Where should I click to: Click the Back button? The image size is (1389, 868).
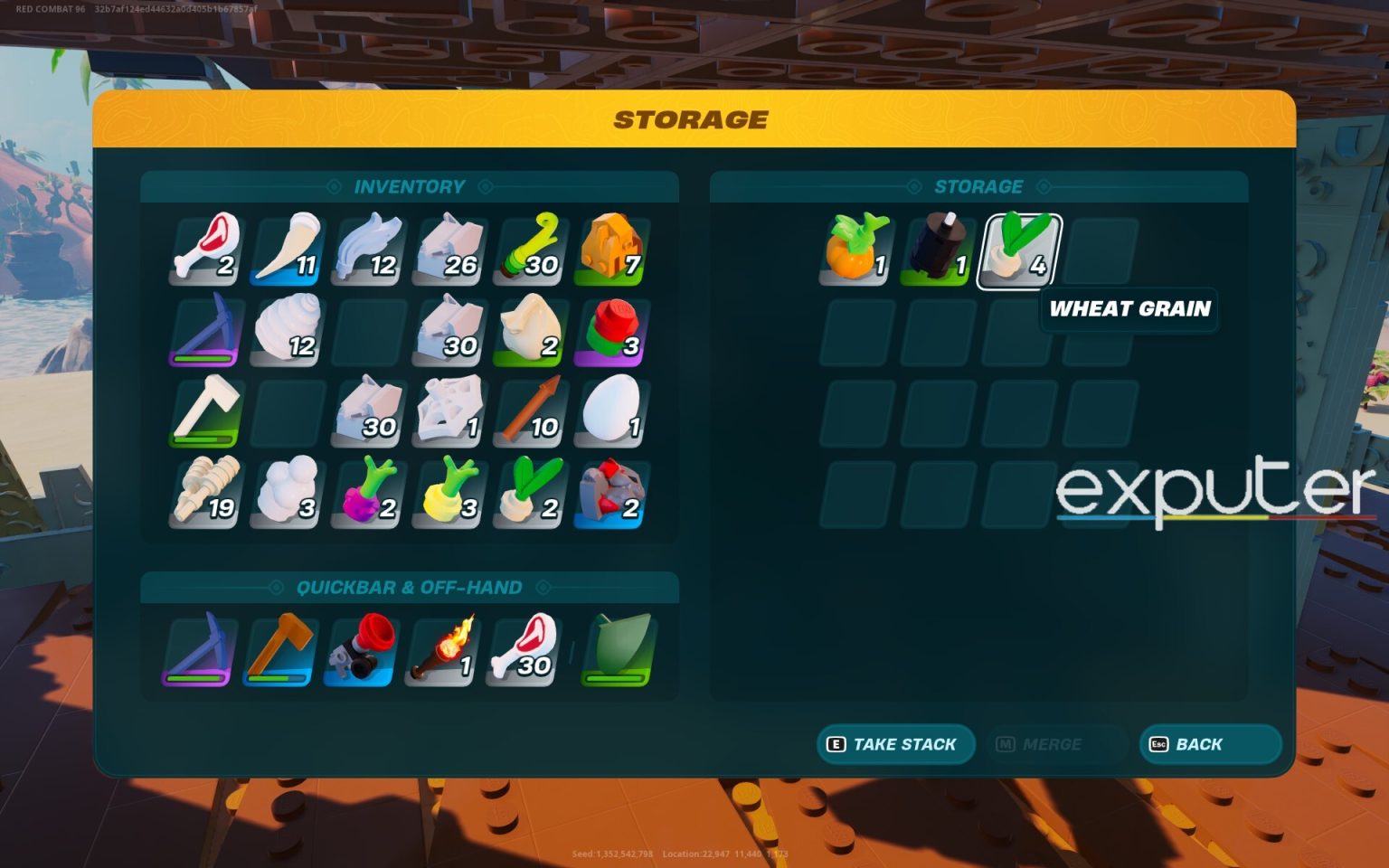tap(1209, 744)
